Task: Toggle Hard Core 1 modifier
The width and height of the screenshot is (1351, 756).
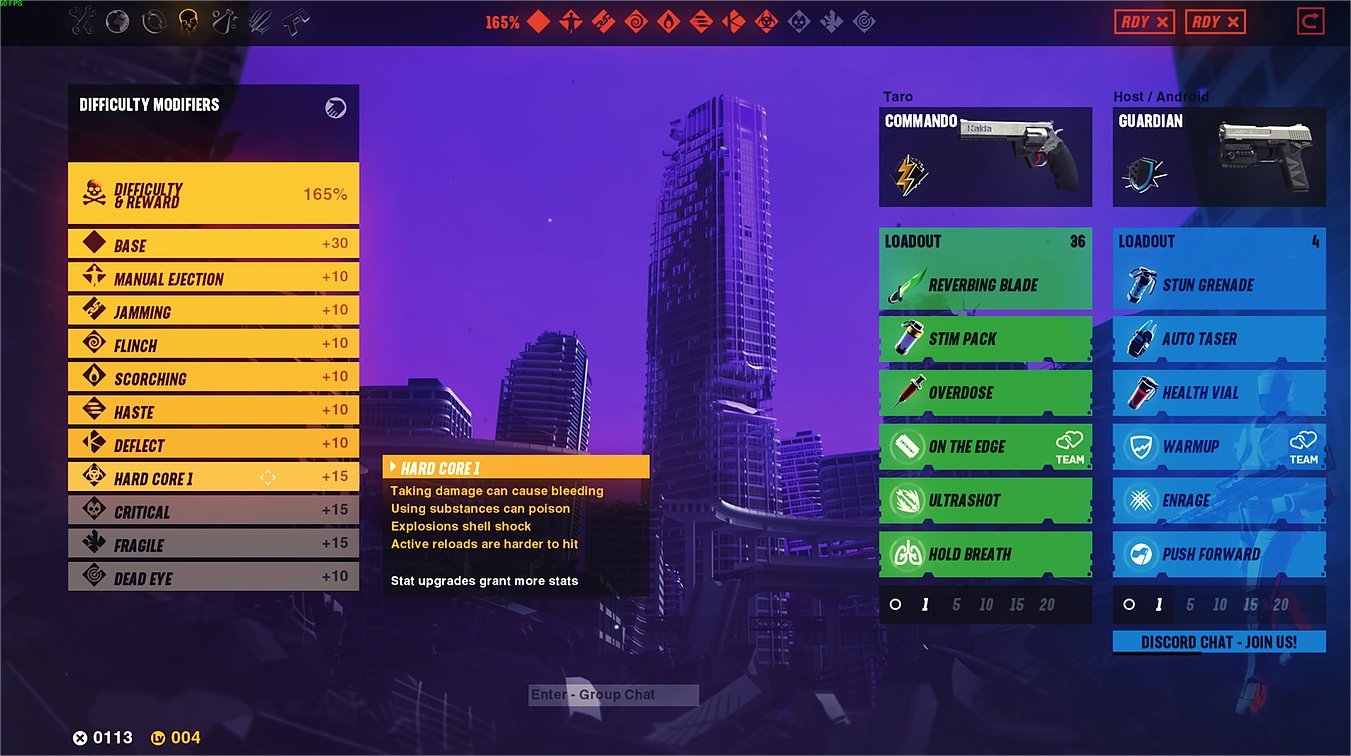Action: click(213, 478)
